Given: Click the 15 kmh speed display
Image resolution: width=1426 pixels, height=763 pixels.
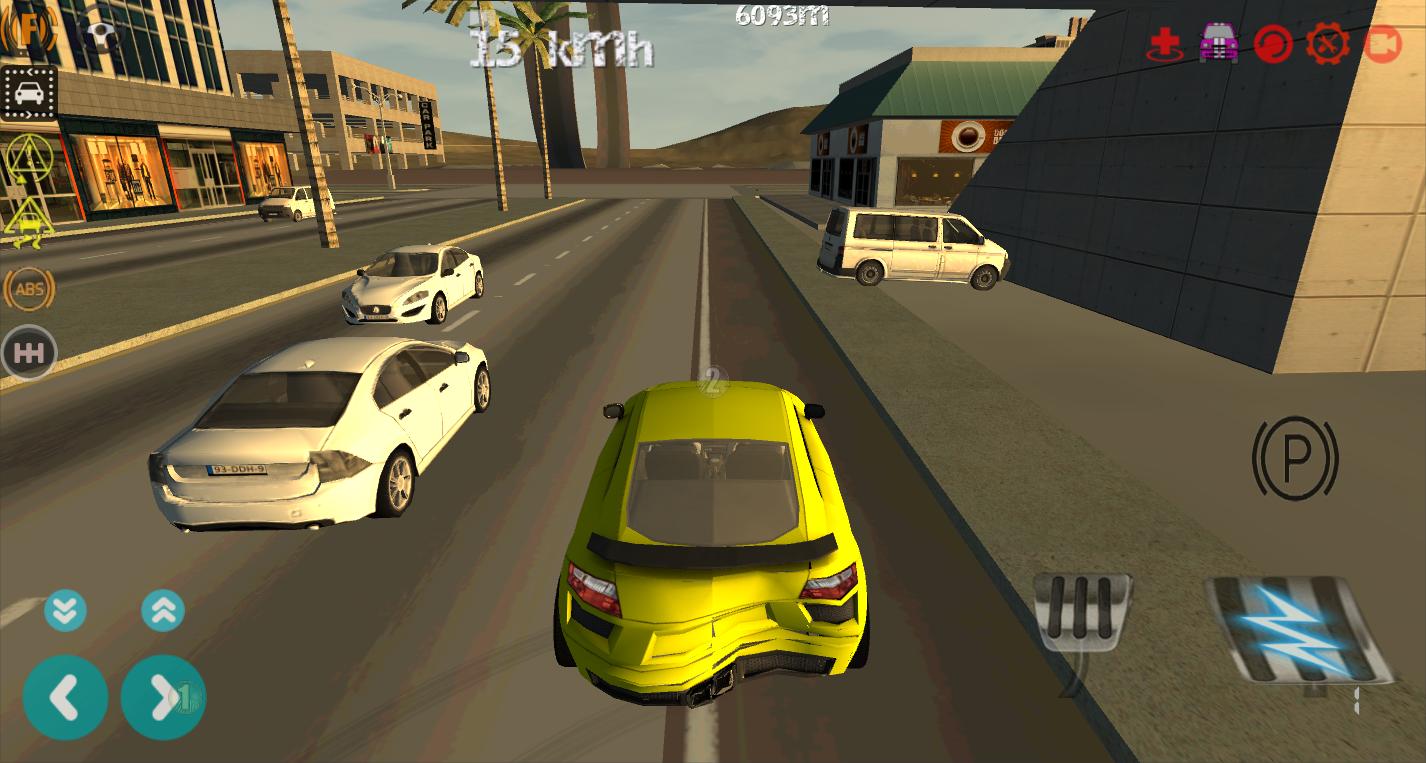Looking at the screenshot, I should click(560, 48).
